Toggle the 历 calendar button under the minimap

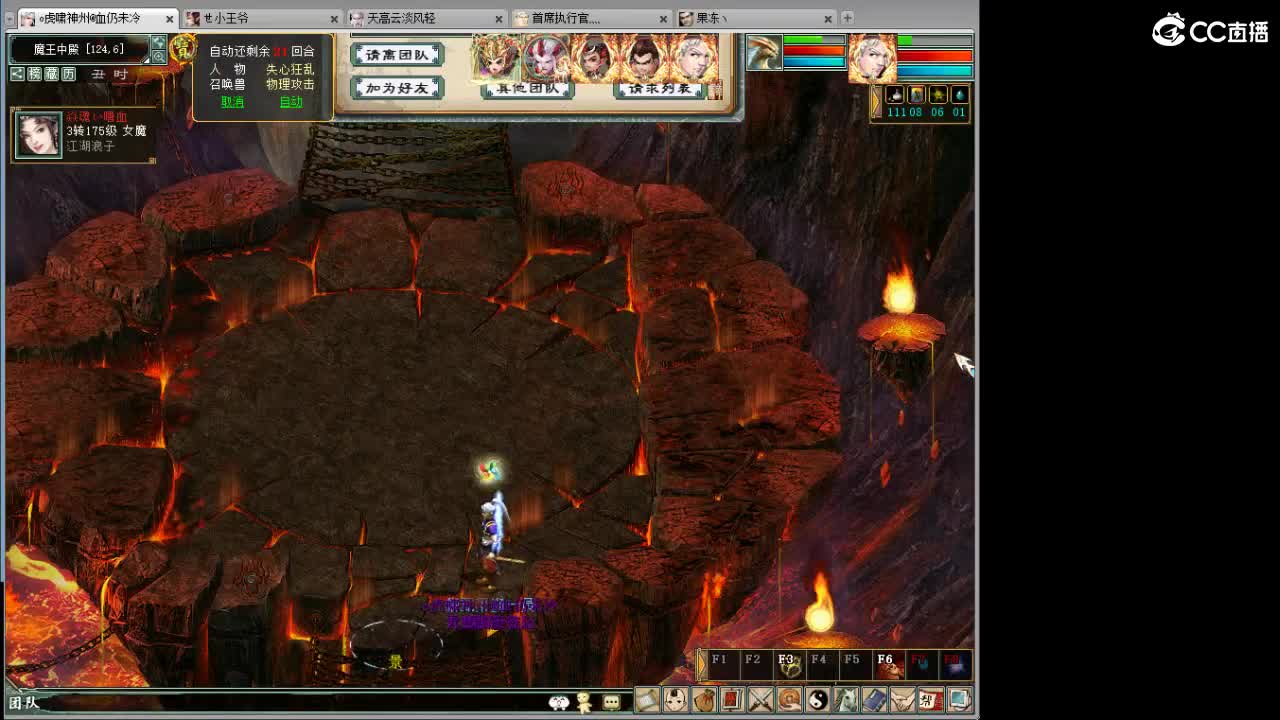[x=70, y=74]
